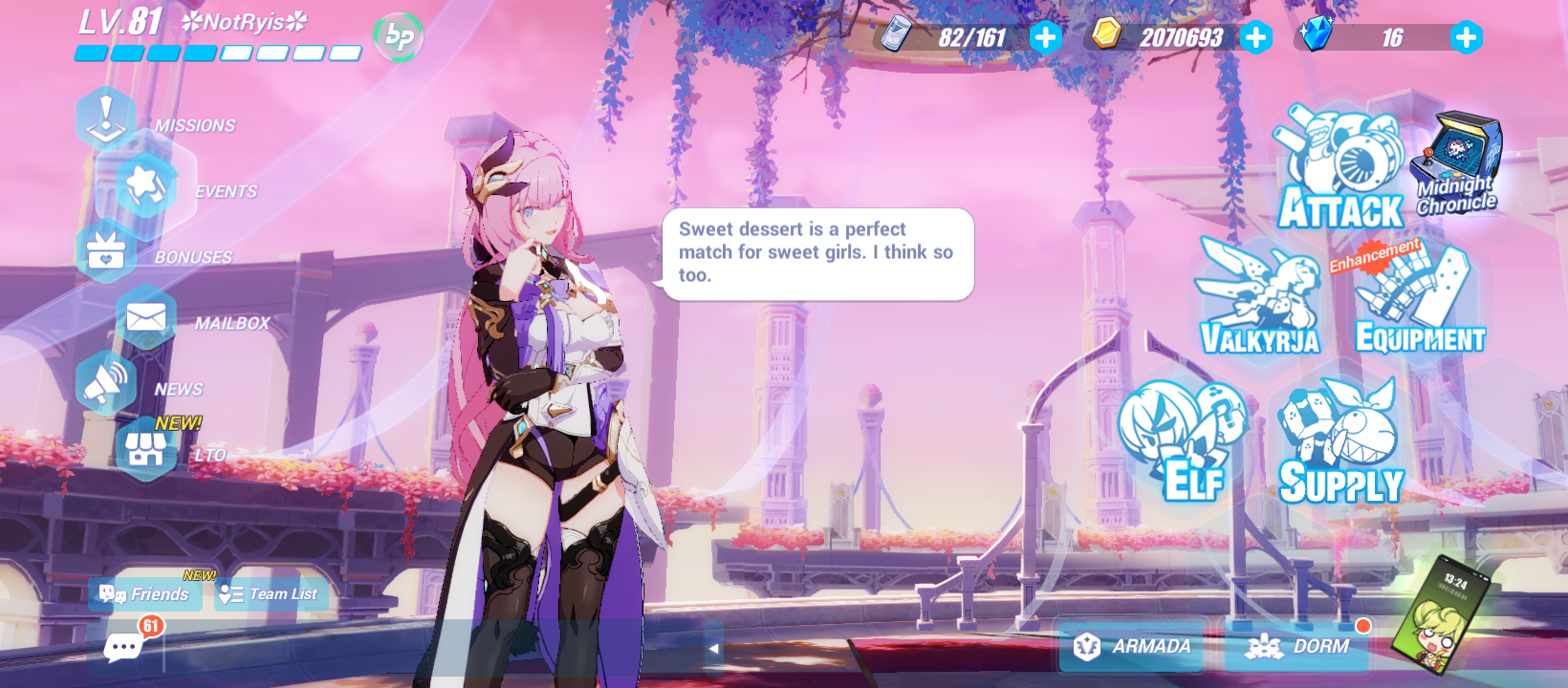This screenshot has width=1568, height=688.
Task: Open the Mailbox
Action: click(x=143, y=315)
